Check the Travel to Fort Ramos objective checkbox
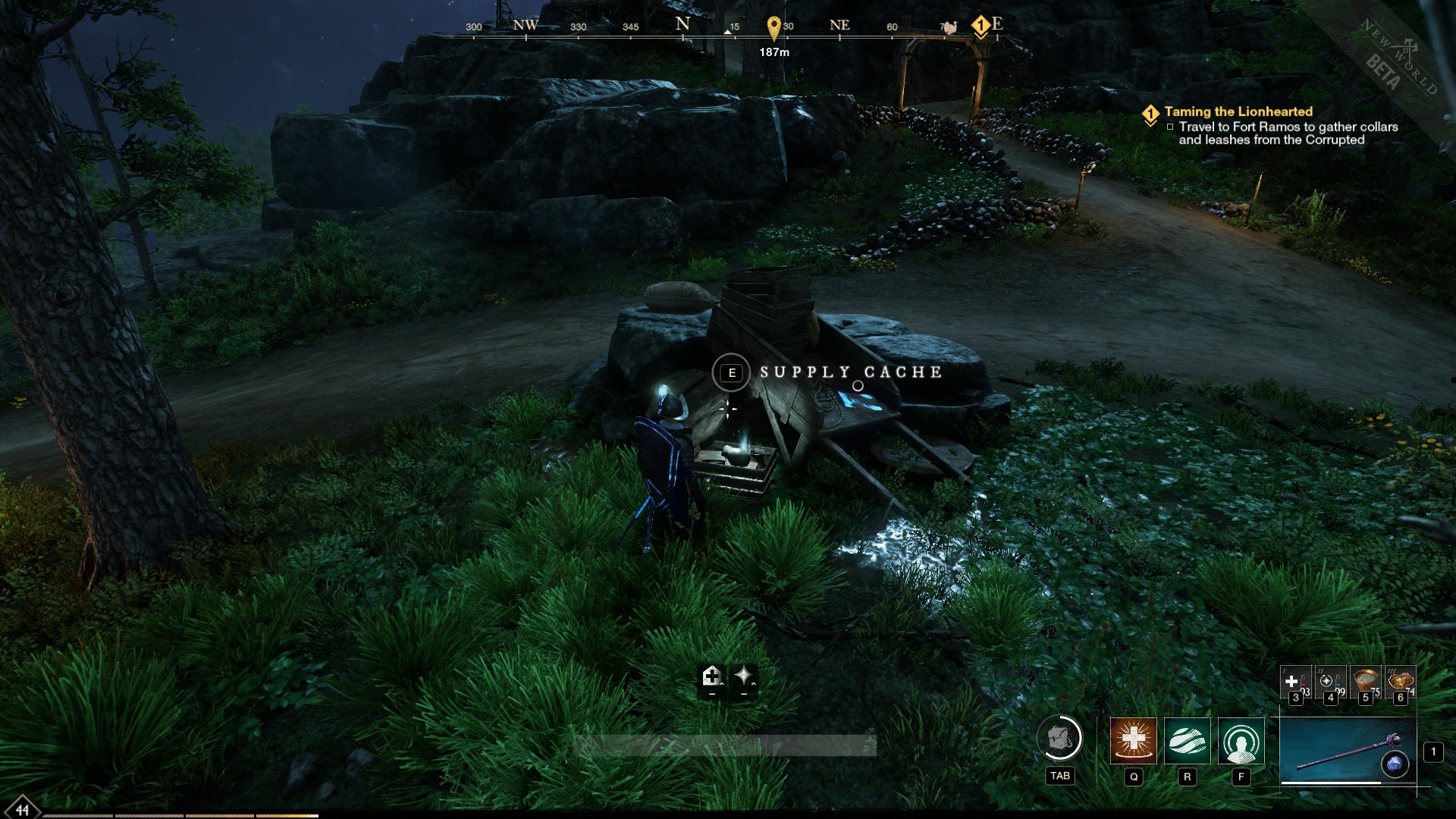The image size is (1456, 819). (1170, 127)
